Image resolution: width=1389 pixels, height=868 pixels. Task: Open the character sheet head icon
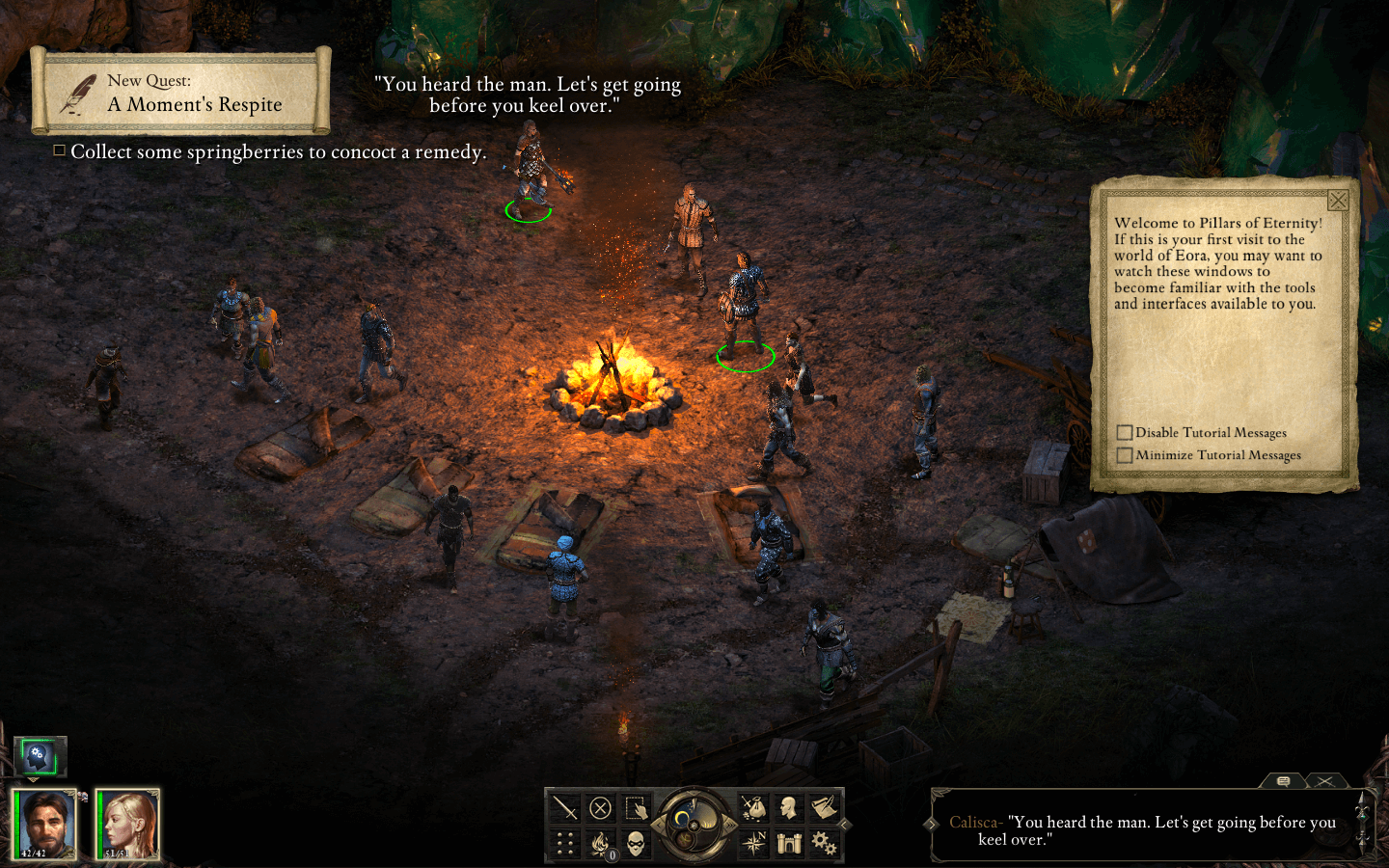click(788, 807)
